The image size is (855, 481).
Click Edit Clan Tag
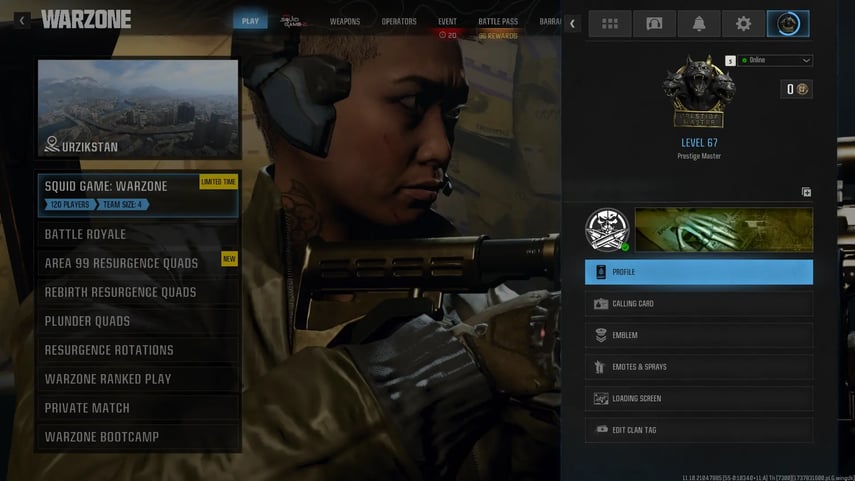coord(699,430)
